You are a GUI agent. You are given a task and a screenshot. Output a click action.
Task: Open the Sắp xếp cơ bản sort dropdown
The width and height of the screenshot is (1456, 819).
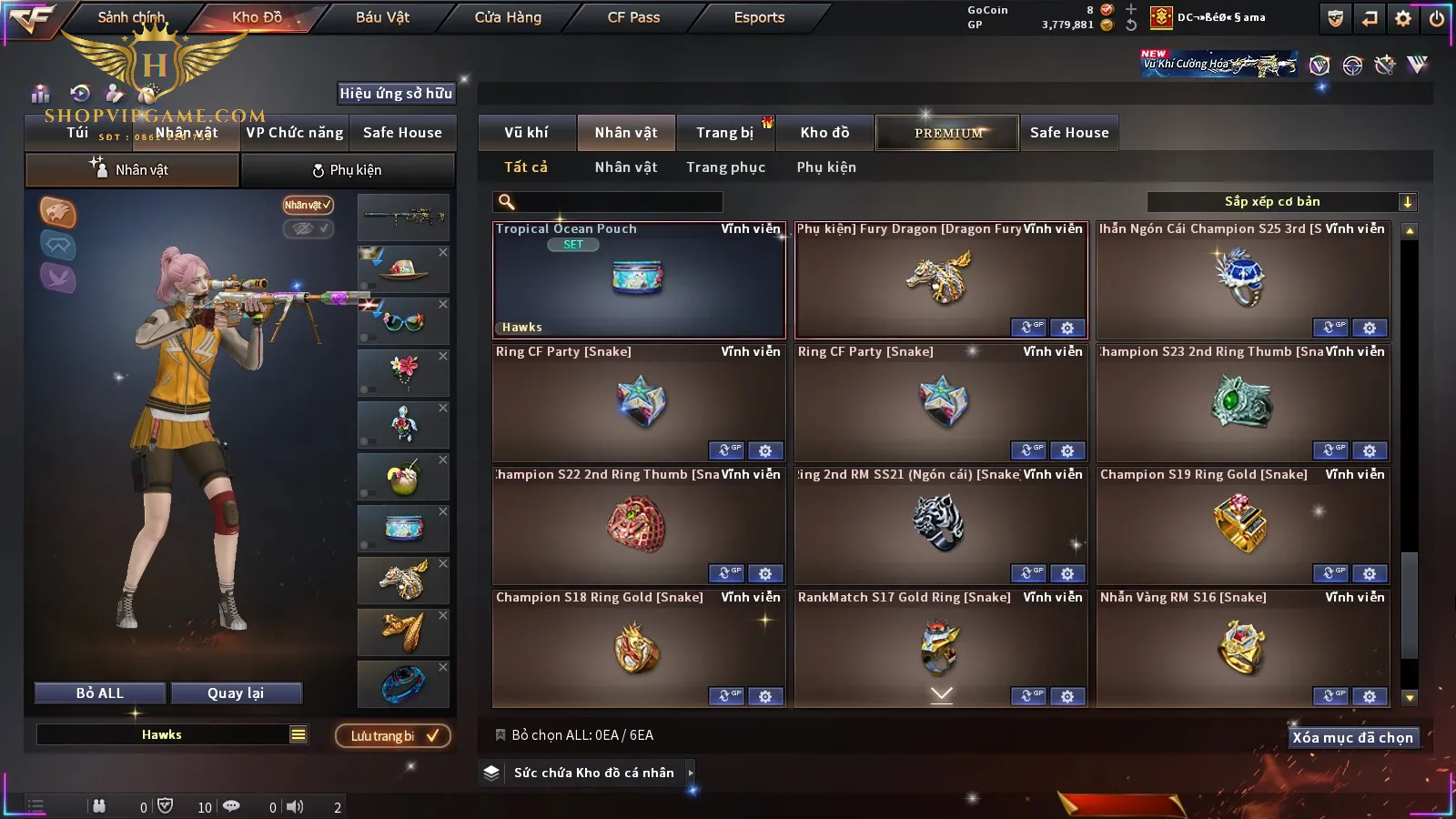(x=1280, y=202)
